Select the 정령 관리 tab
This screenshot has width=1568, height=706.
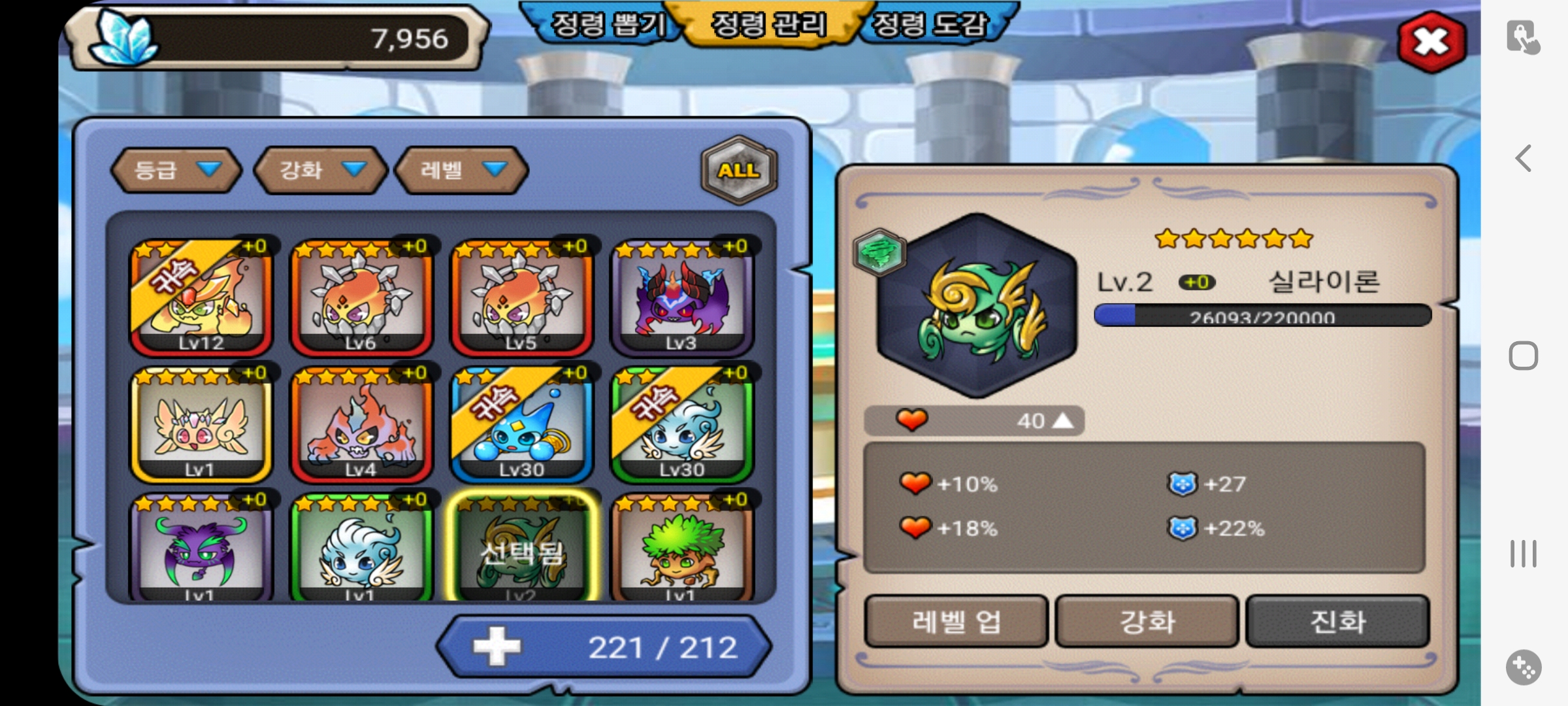(768, 26)
